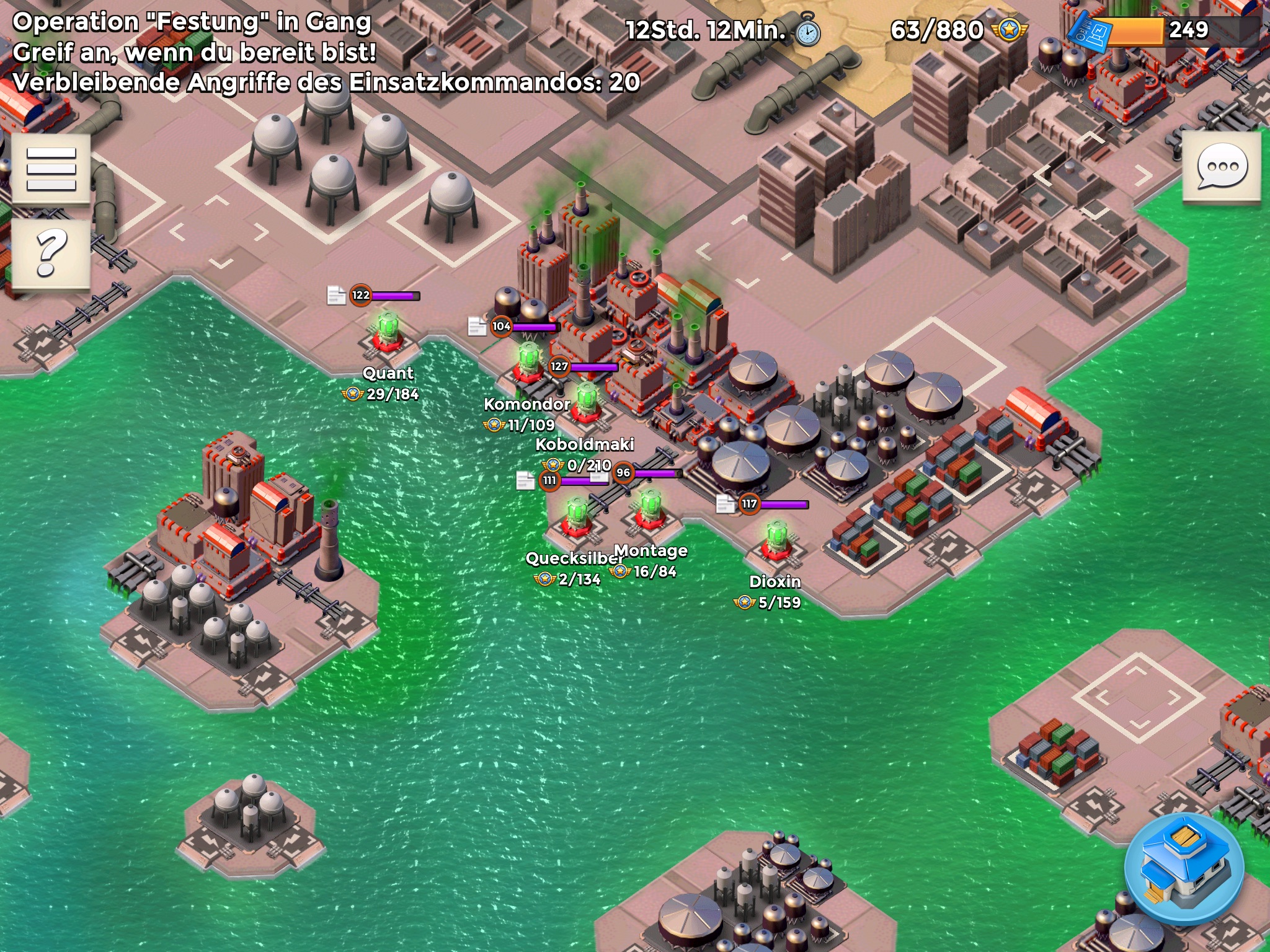Tap the blueprint progress bar showing 249
The image size is (1270, 952).
[x=1166, y=30]
